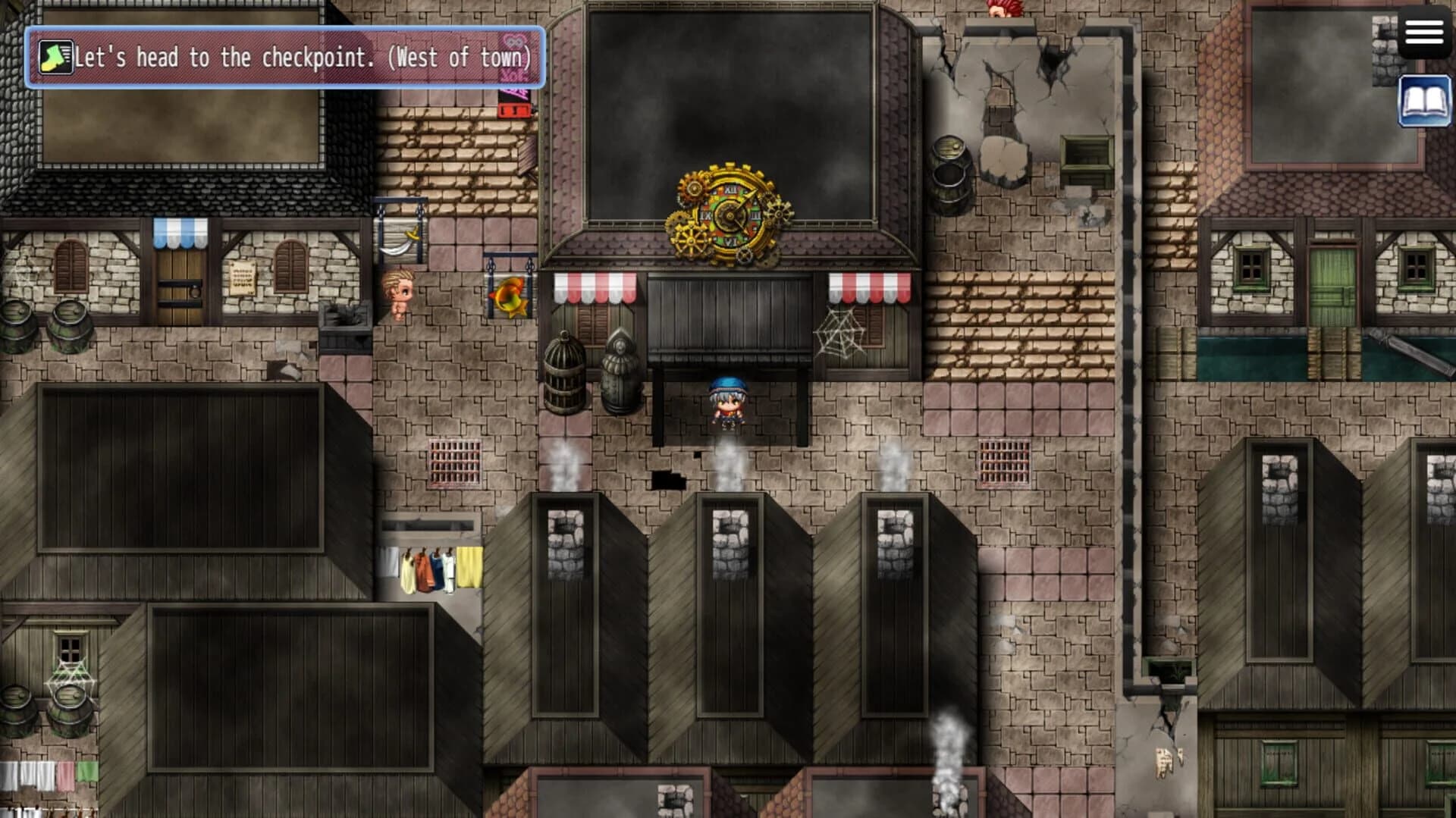
Task: Open the hamburger menu
Action: click(x=1424, y=32)
